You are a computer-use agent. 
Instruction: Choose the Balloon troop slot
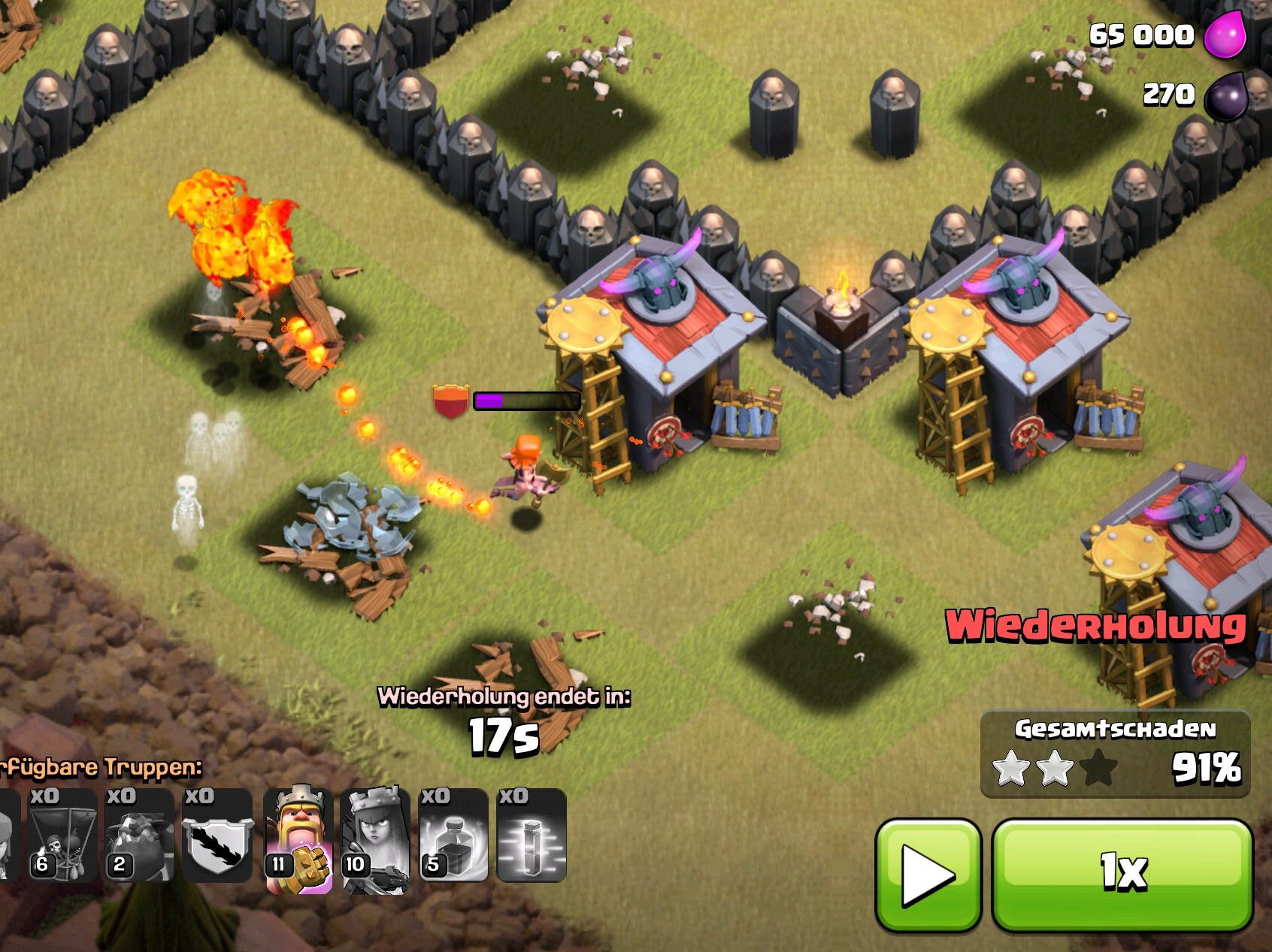(x=62, y=836)
